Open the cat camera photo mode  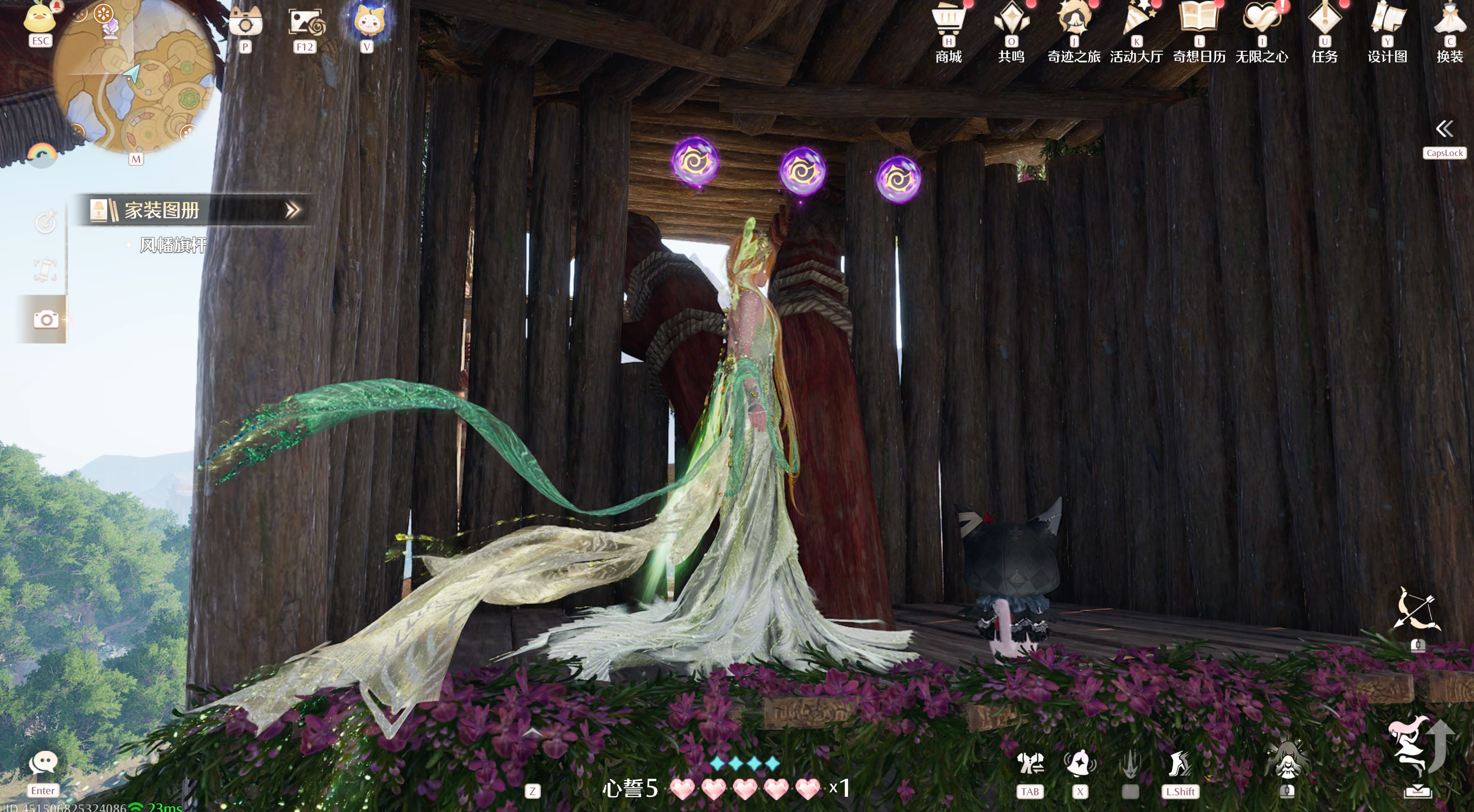click(245, 23)
